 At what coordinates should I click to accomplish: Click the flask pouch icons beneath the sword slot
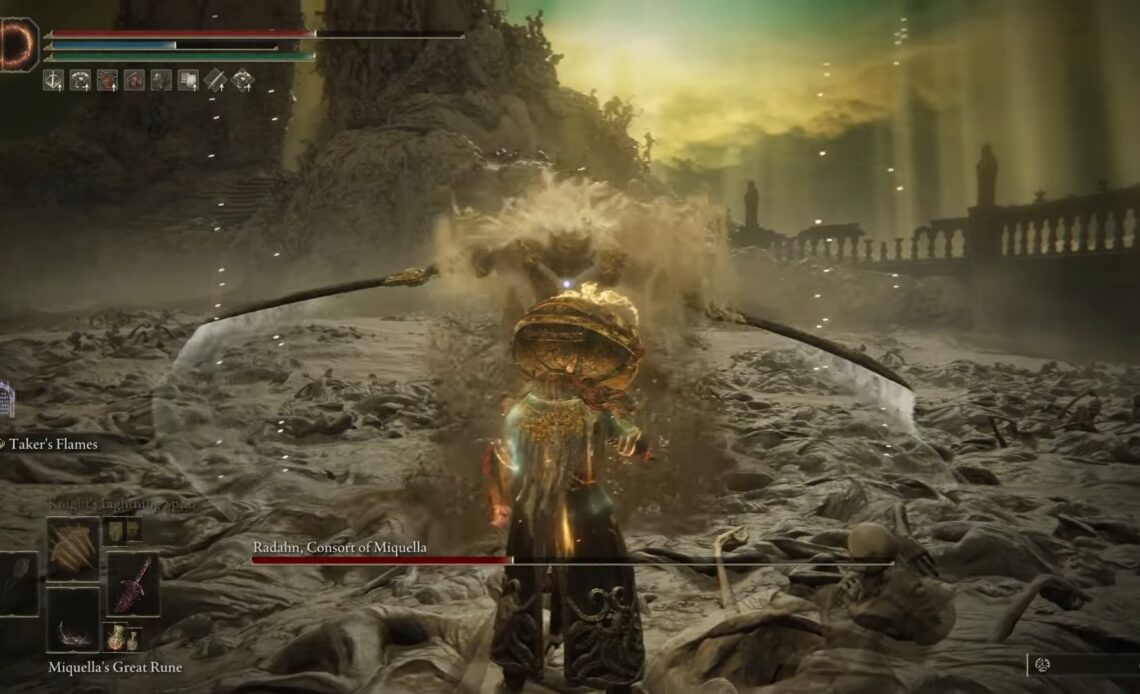(x=124, y=637)
